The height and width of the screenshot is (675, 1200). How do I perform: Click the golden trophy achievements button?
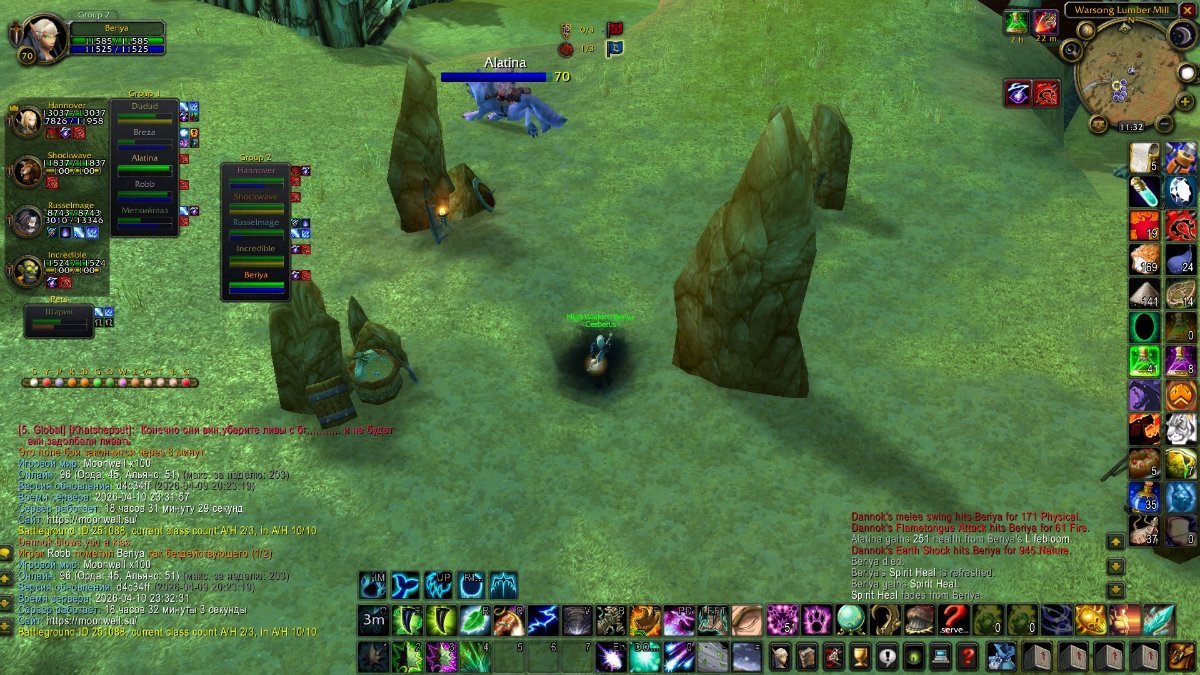pyautogui.click(x=859, y=657)
